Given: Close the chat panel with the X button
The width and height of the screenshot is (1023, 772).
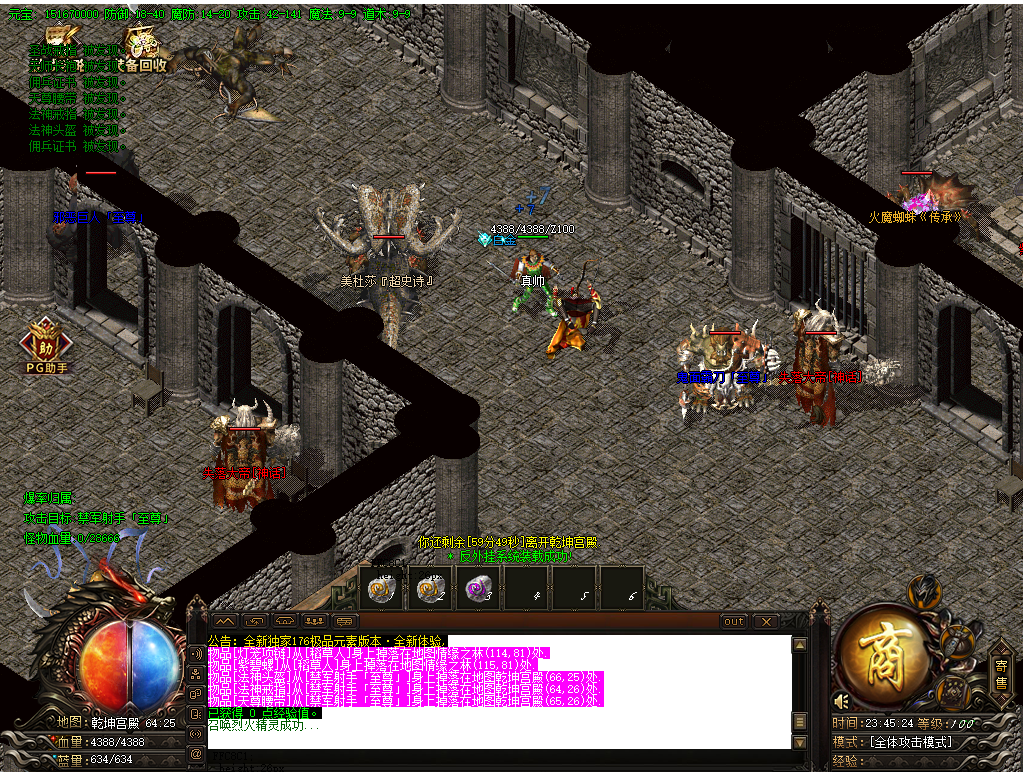Looking at the screenshot, I should [x=765, y=622].
